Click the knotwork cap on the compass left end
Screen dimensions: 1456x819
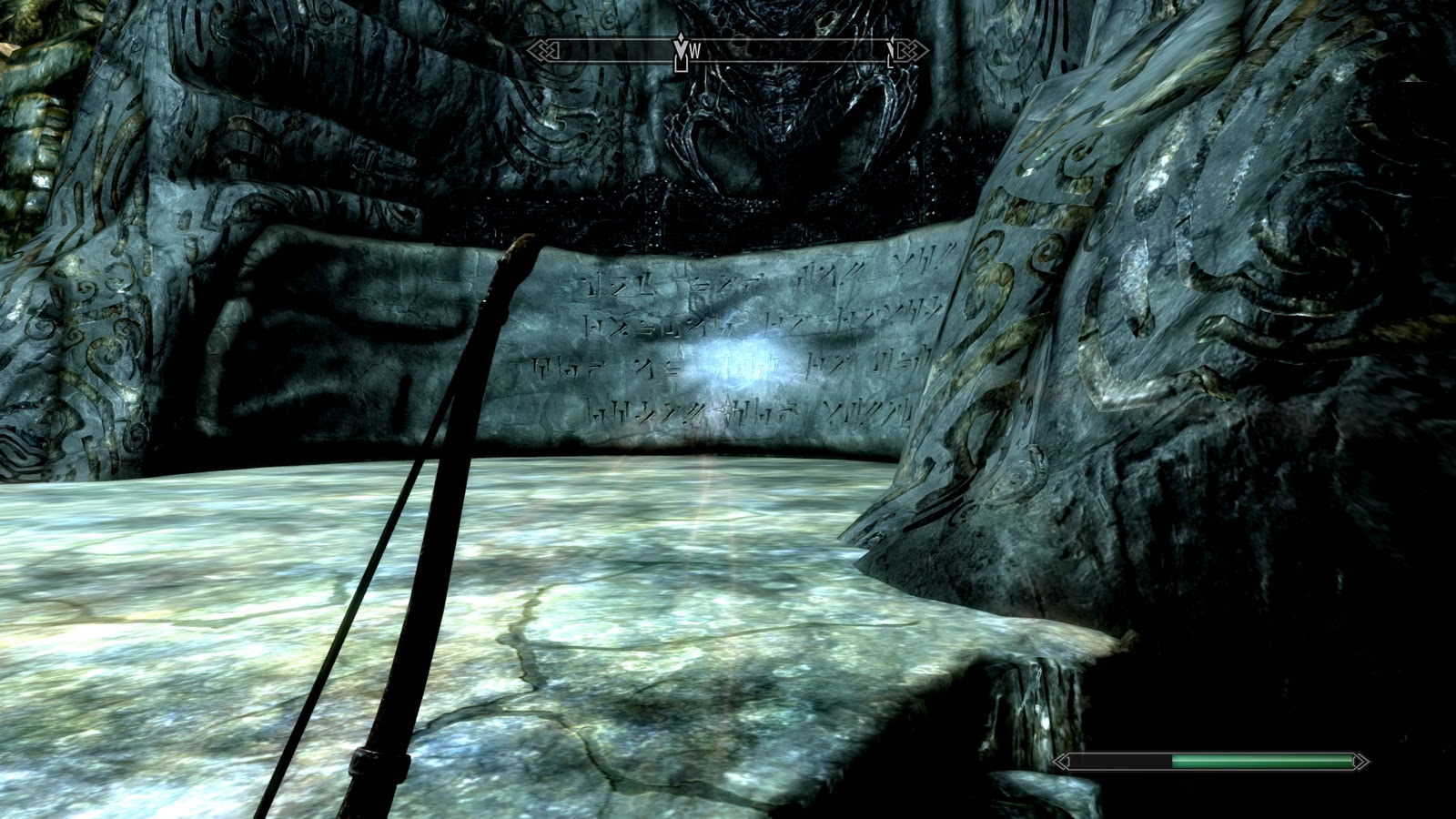point(544,53)
